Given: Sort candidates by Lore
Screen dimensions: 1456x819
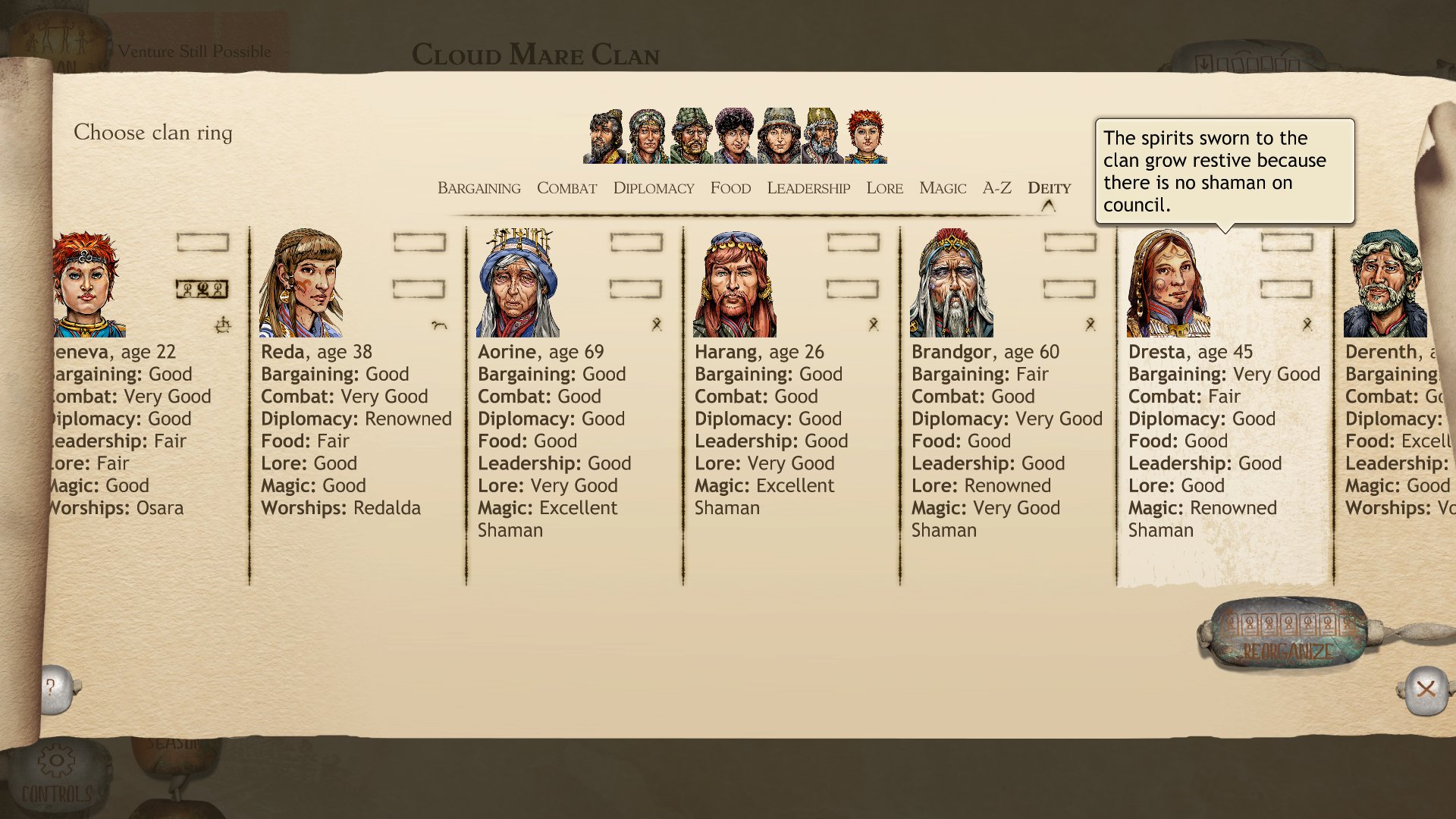Looking at the screenshot, I should (x=884, y=188).
